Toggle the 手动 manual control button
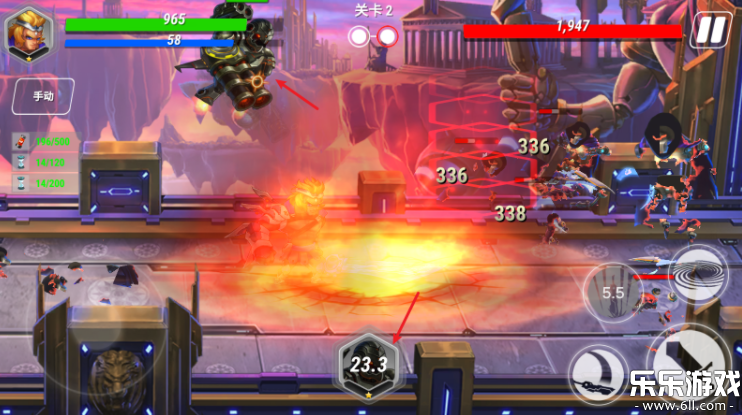 coord(42,97)
